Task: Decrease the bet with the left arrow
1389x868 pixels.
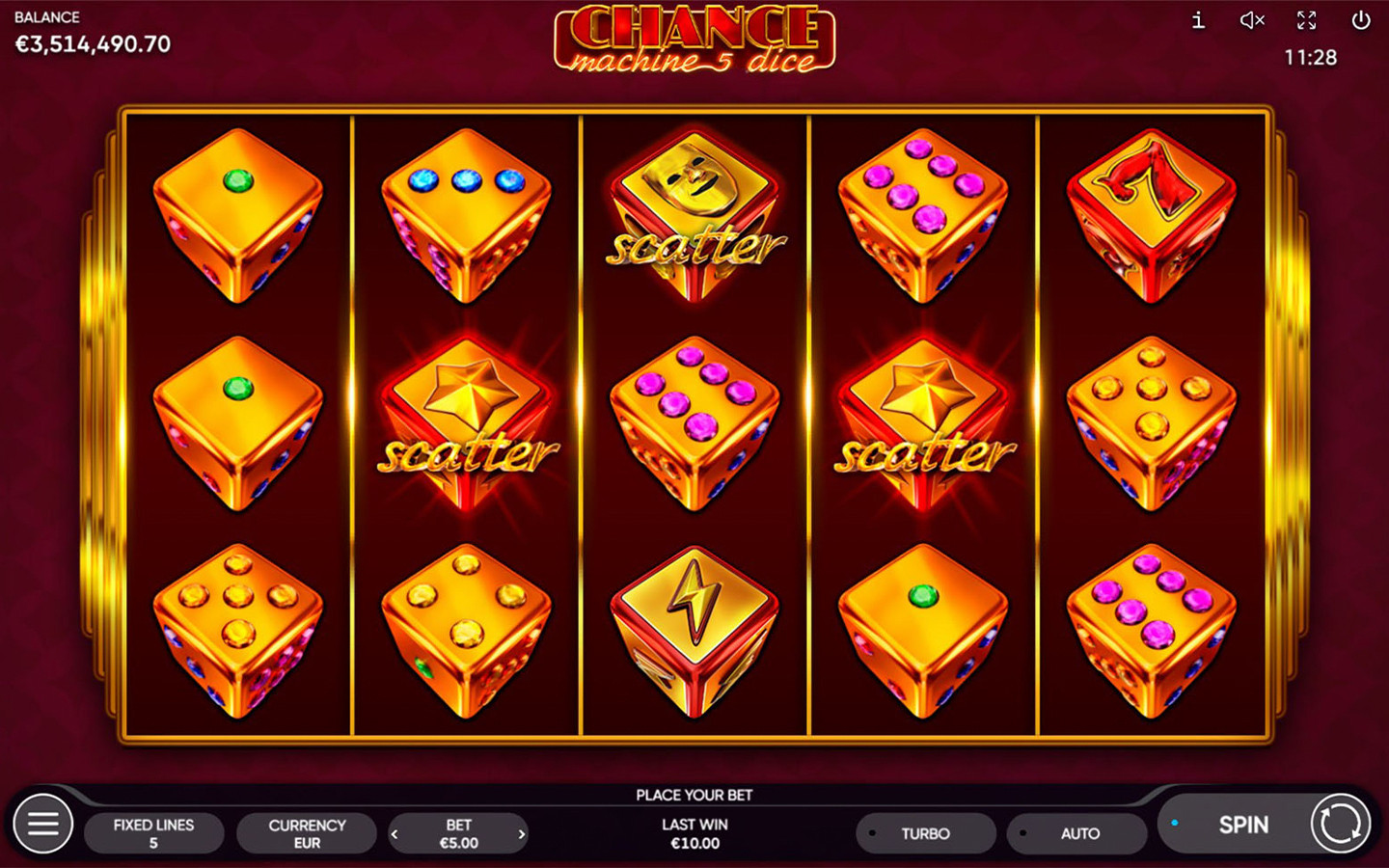Action: 395,833
